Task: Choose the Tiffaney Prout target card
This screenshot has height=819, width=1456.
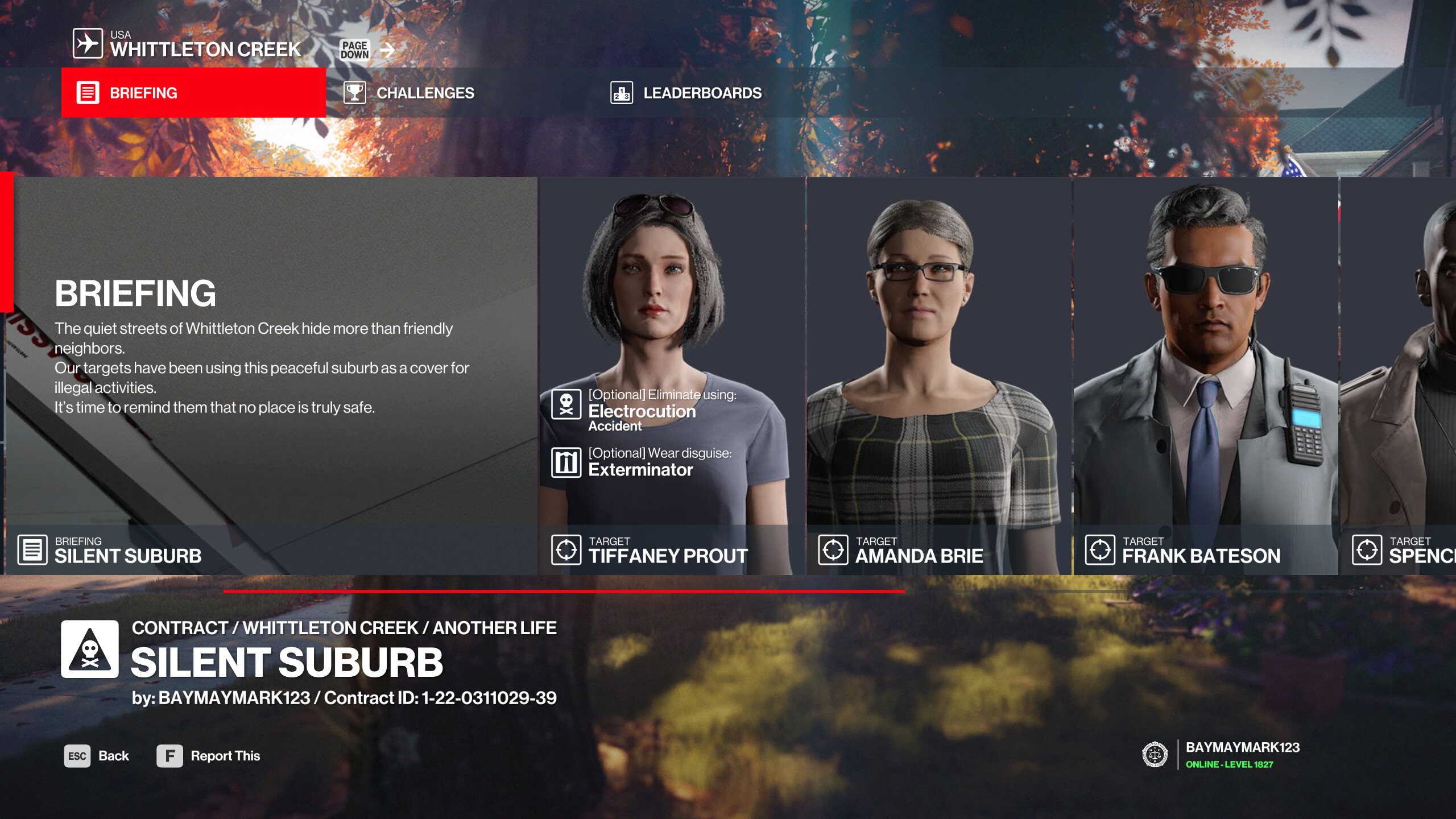Action: 672,375
